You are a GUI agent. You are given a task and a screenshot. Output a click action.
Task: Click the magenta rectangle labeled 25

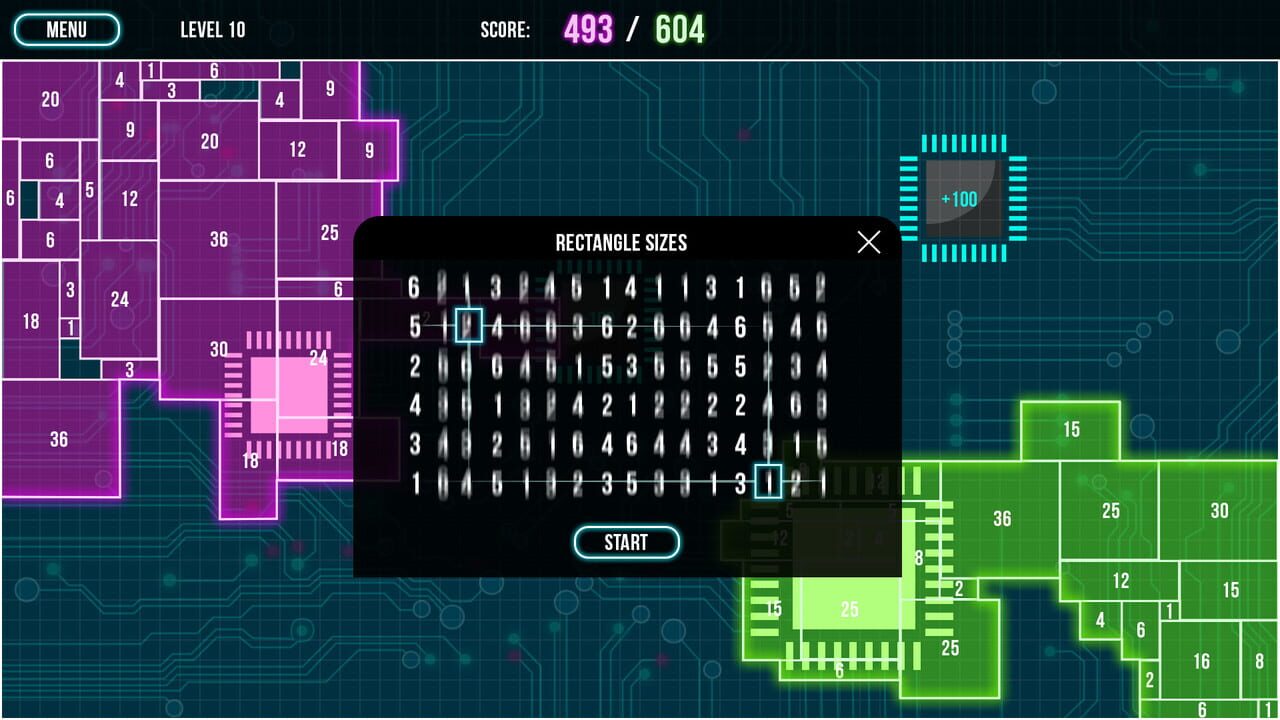pyautogui.click(x=329, y=232)
